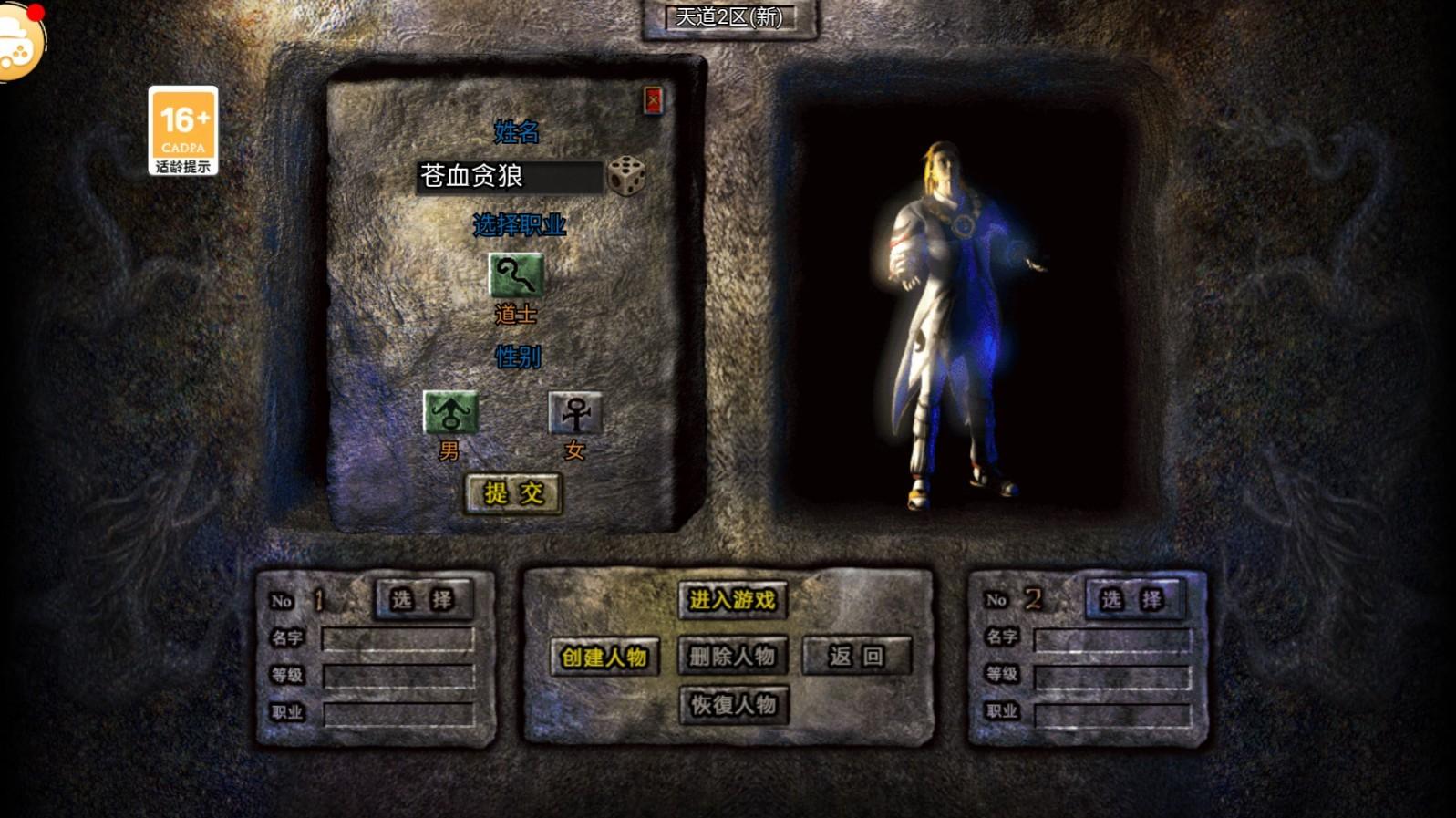
Task: Roll the dice to randomize character name
Action: [626, 175]
